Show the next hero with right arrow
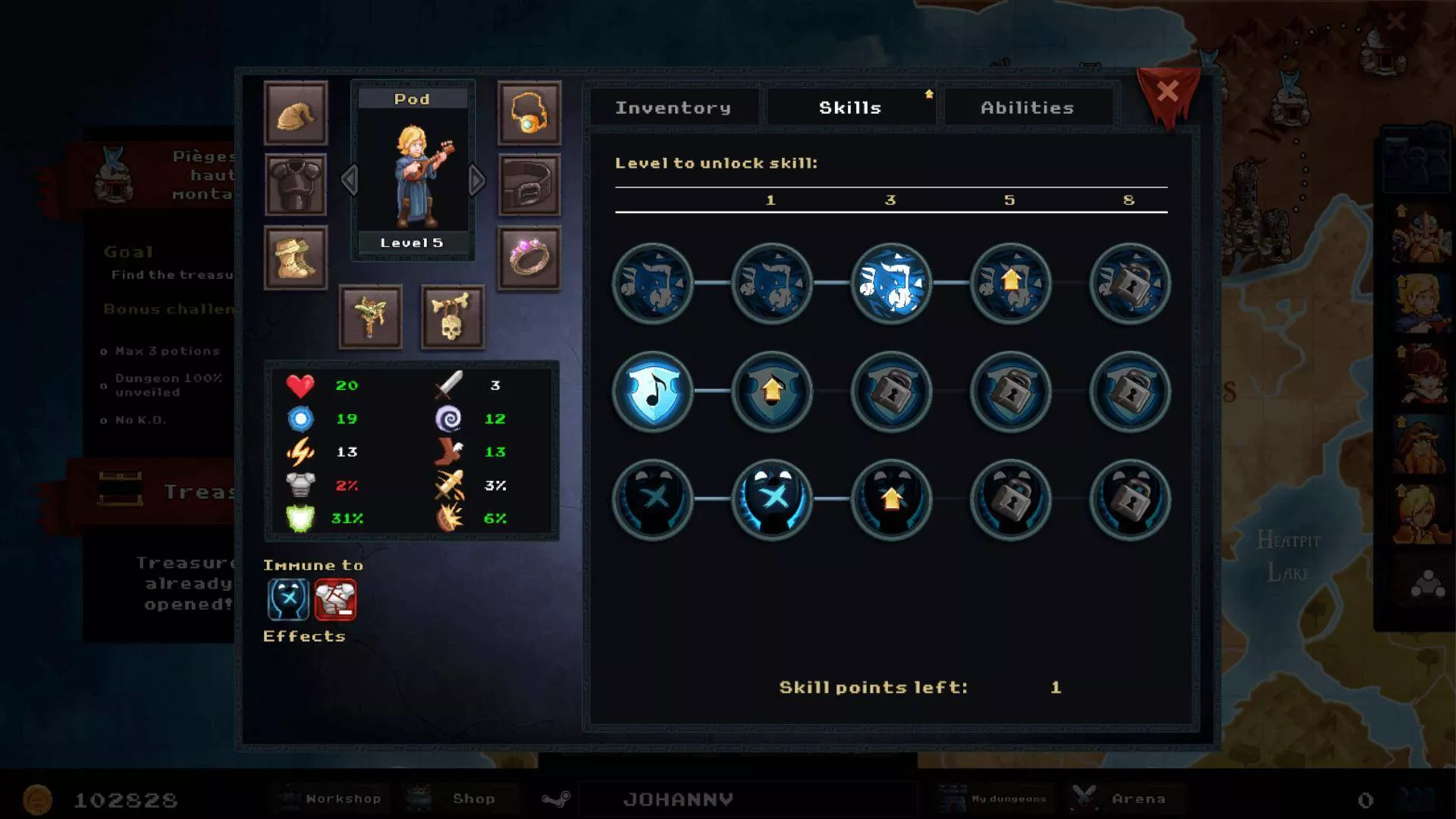This screenshot has width=1456, height=819. point(477,180)
